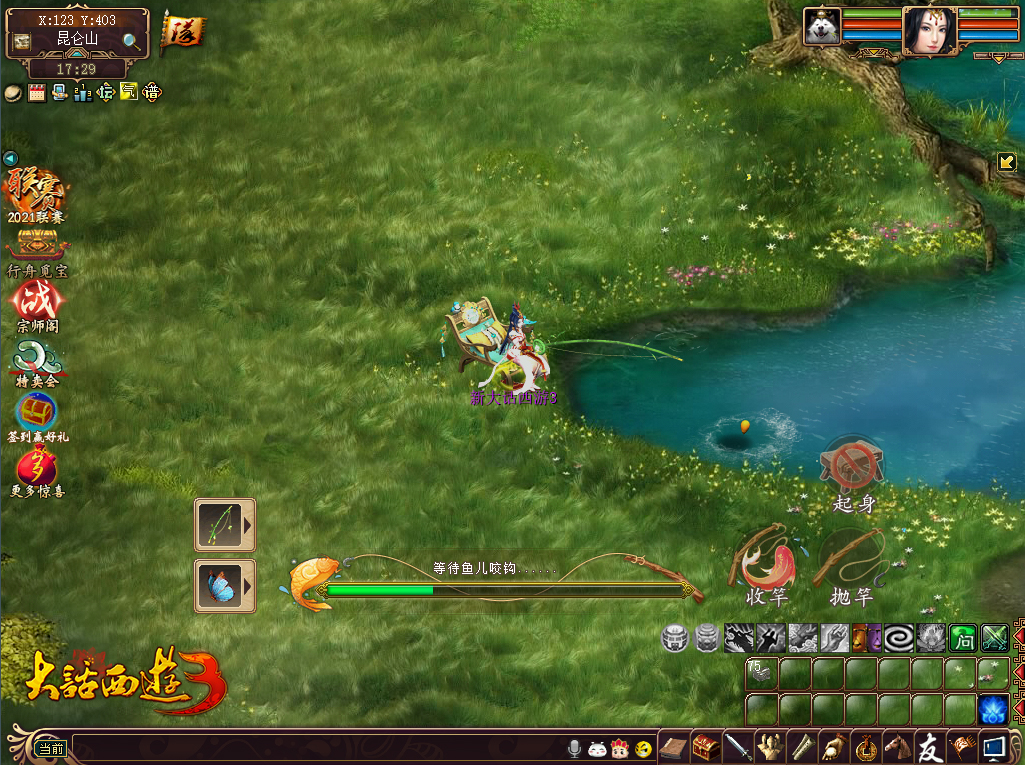
Task: Stand up using the 起身 button
Action: click(x=852, y=470)
